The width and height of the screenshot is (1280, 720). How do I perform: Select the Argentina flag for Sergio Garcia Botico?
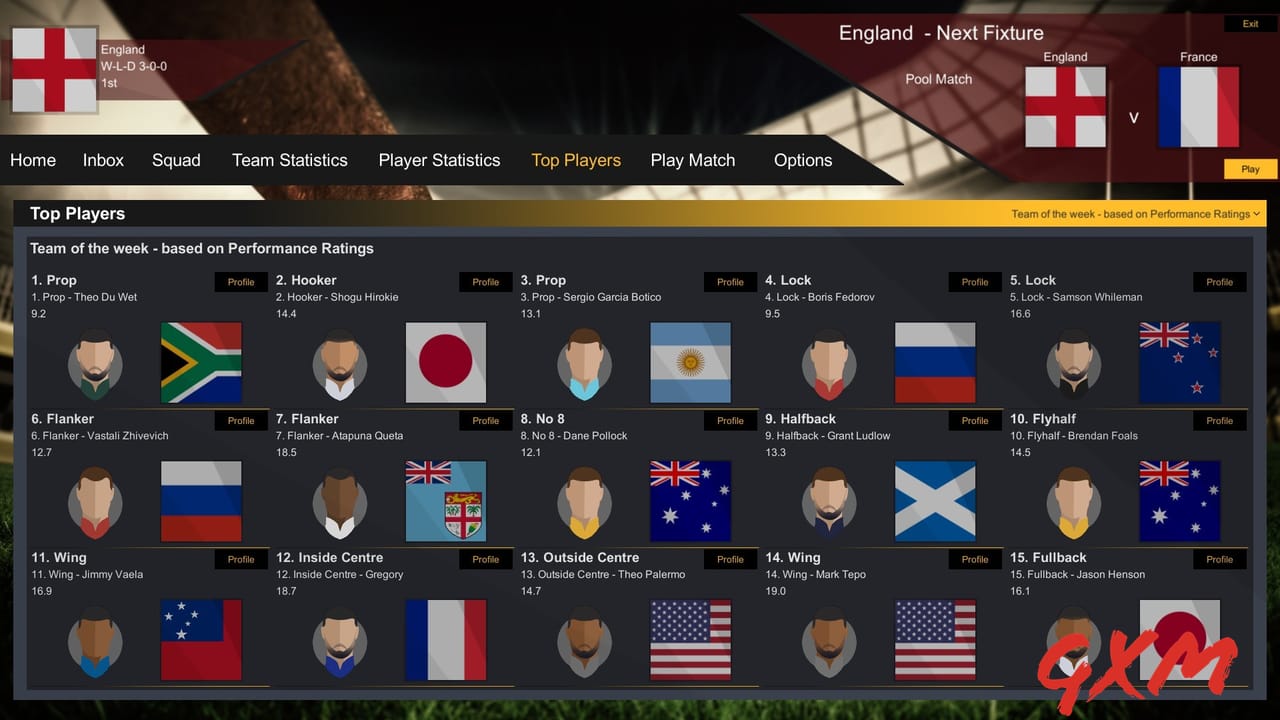[x=690, y=363]
